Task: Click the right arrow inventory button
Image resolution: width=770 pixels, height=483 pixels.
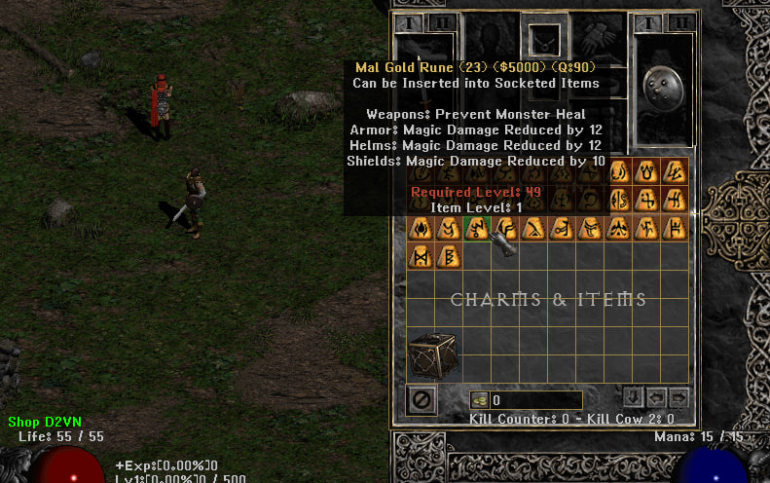Action: tap(678, 397)
